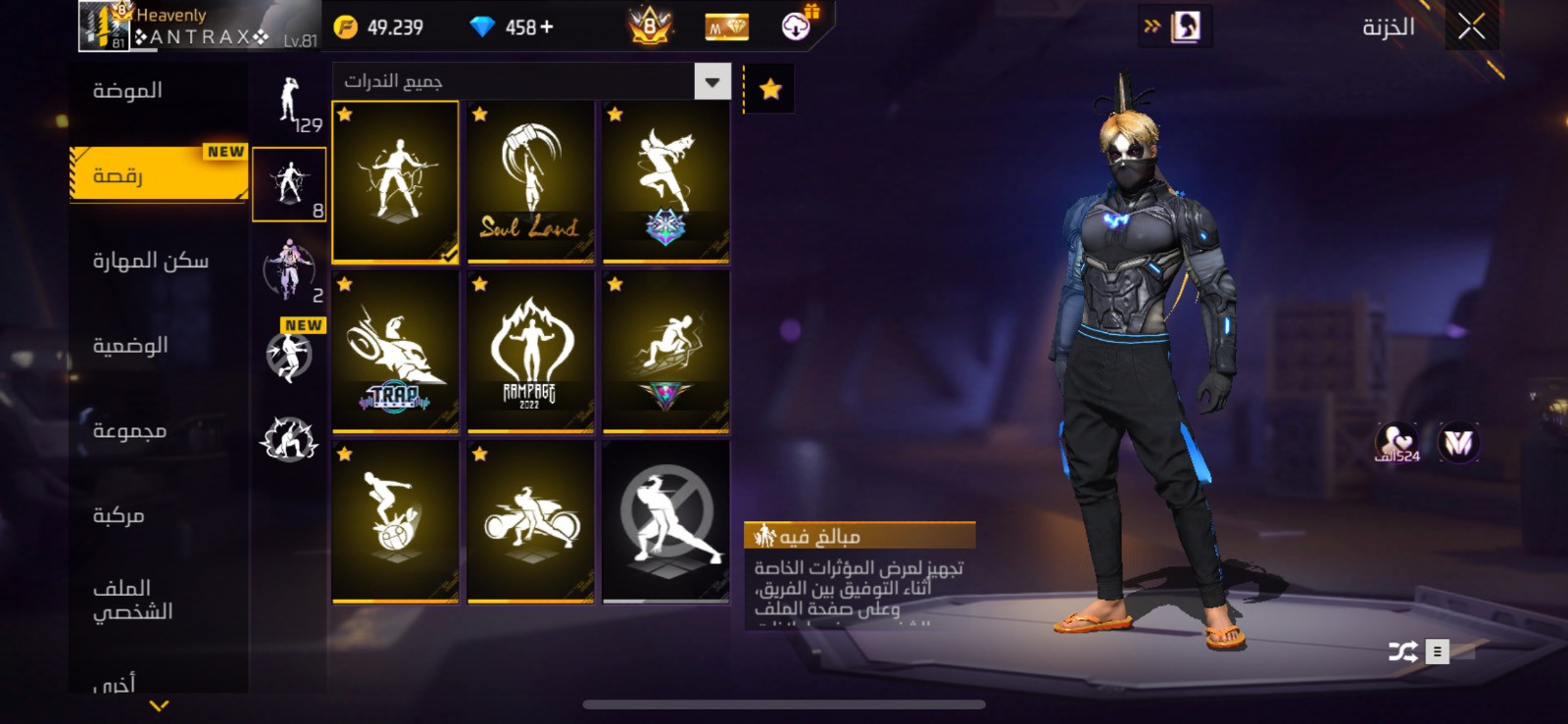Select the Soul Land hammer emote
Image resolution: width=1568 pixels, height=724 pixels.
(530, 182)
